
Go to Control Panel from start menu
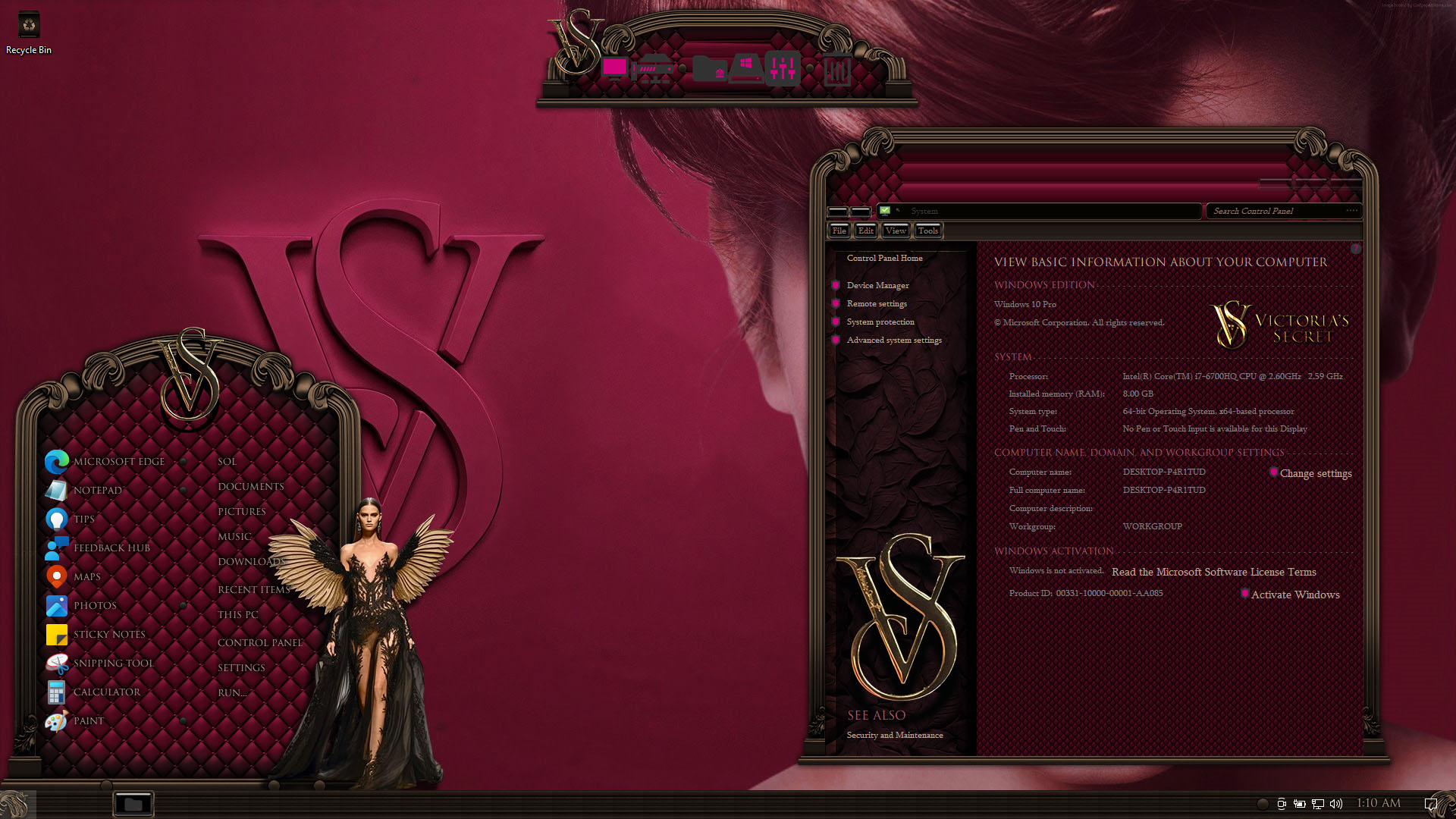pyautogui.click(x=259, y=642)
